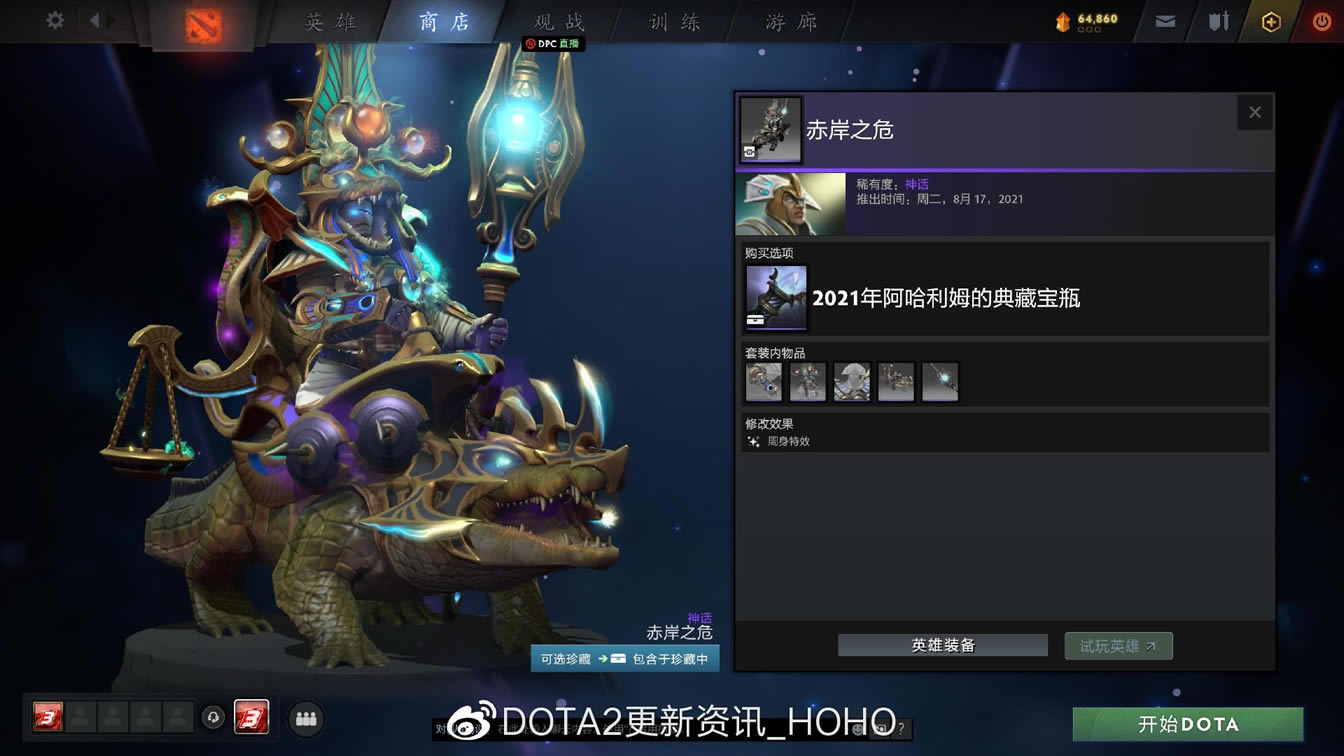1344x756 pixels.
Task: Open voice chat with the headset icon
Action: [212, 718]
